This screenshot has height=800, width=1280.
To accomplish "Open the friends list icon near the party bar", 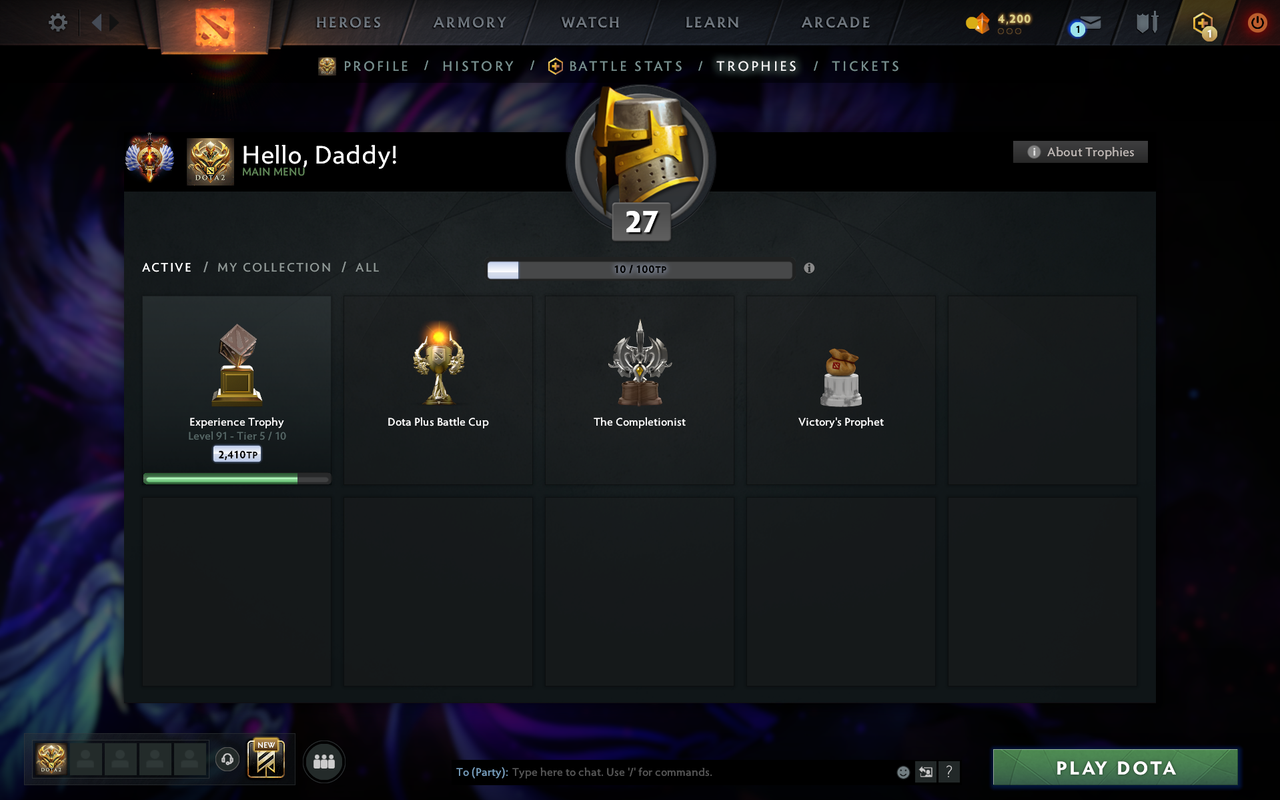I will pos(323,761).
